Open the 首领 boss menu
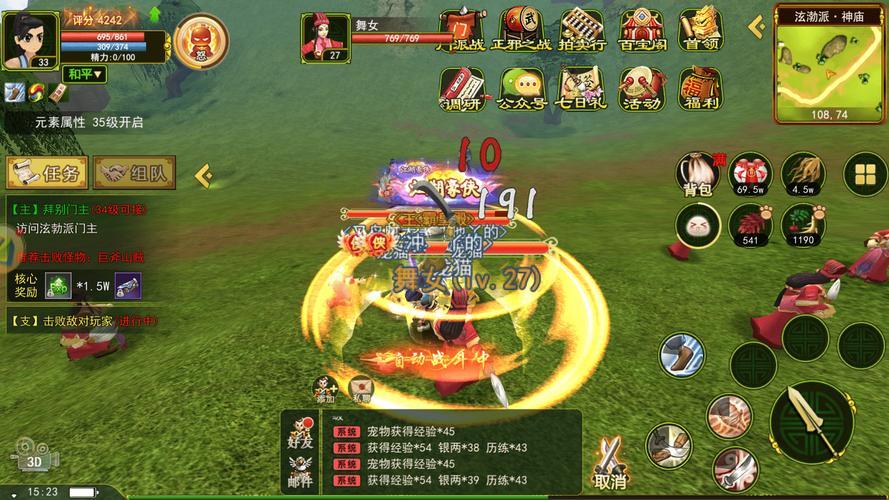The width and height of the screenshot is (889, 500). coord(701,30)
